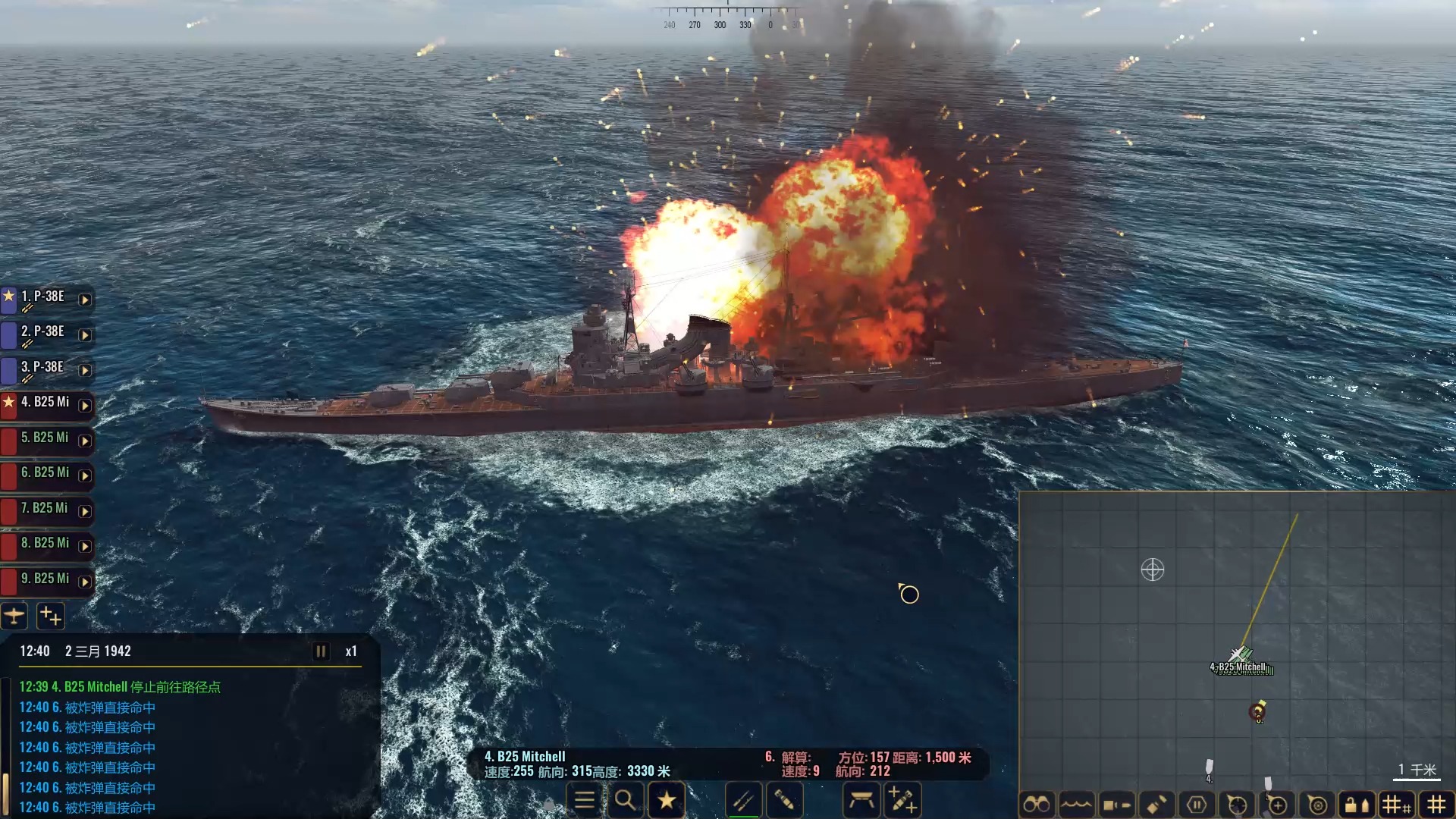Select the 1. P-38E unit entry
The width and height of the screenshot is (1456, 819).
pos(44,298)
